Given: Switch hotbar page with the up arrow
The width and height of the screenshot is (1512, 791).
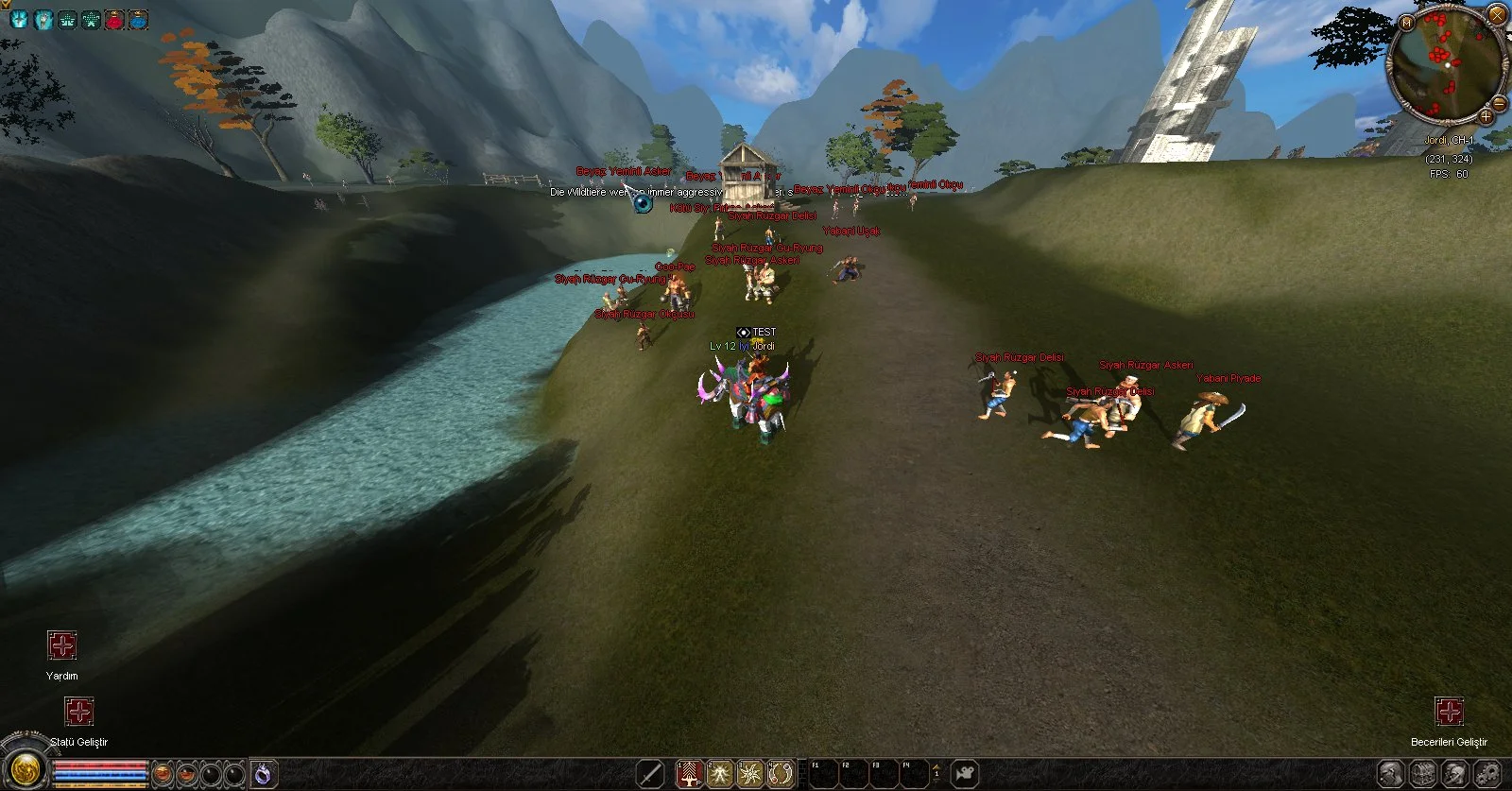Looking at the screenshot, I should [x=936, y=766].
